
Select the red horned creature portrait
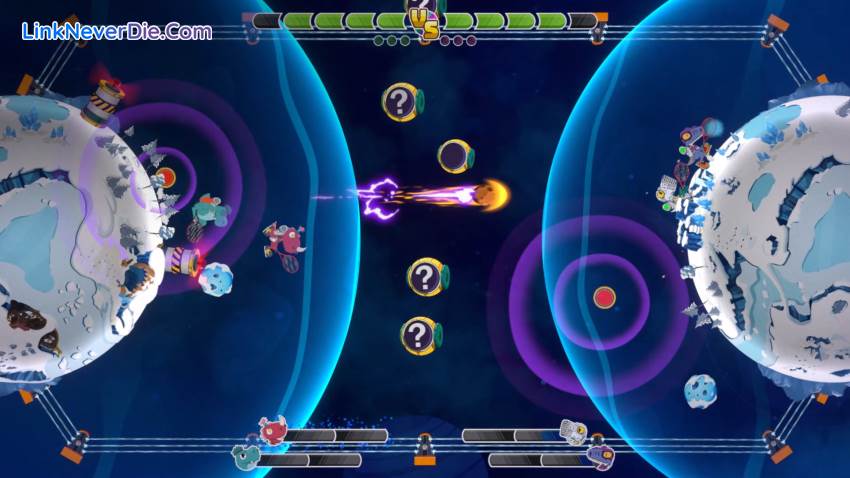[x=272, y=431]
